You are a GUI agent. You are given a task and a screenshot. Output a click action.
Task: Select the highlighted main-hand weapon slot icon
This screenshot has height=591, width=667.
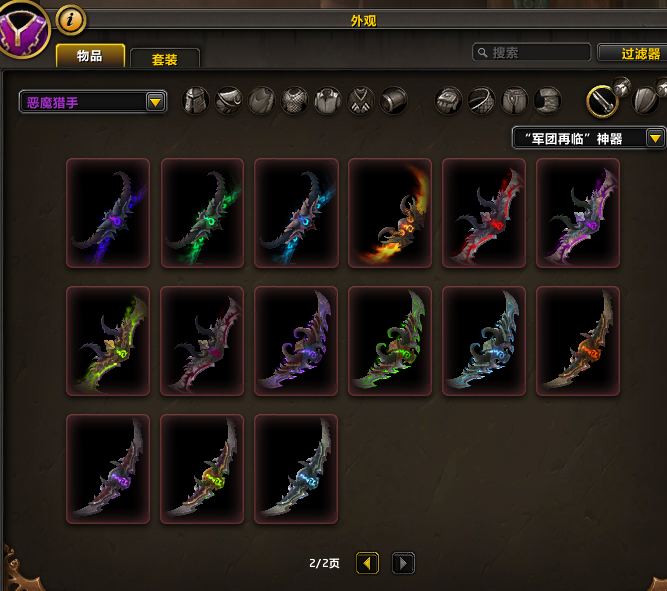click(x=602, y=100)
